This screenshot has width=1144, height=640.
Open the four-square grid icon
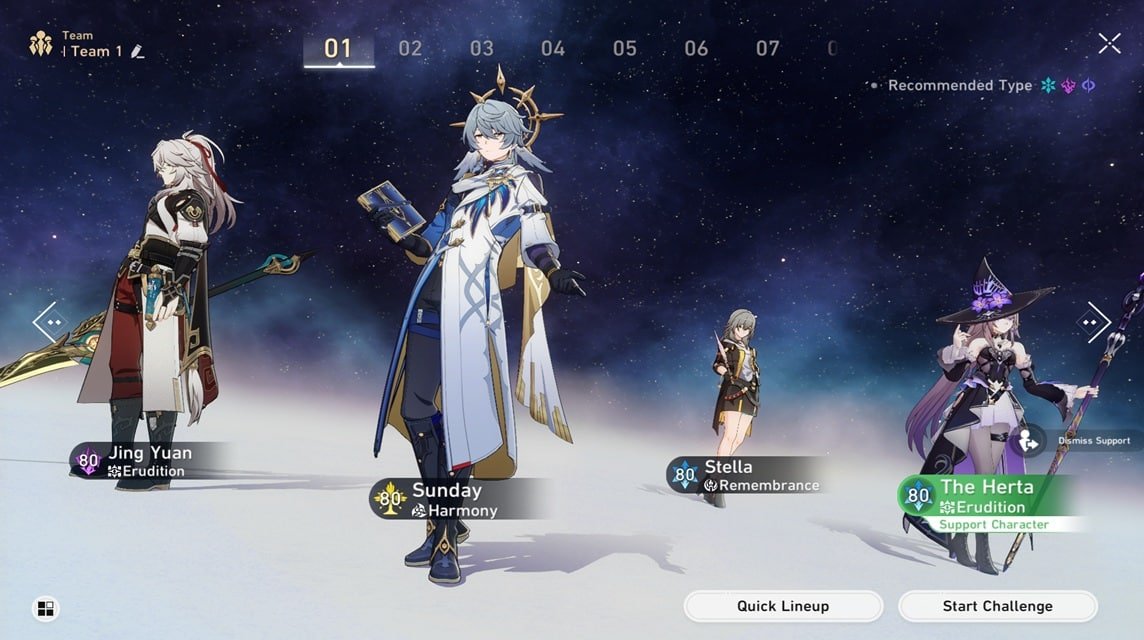(x=46, y=608)
